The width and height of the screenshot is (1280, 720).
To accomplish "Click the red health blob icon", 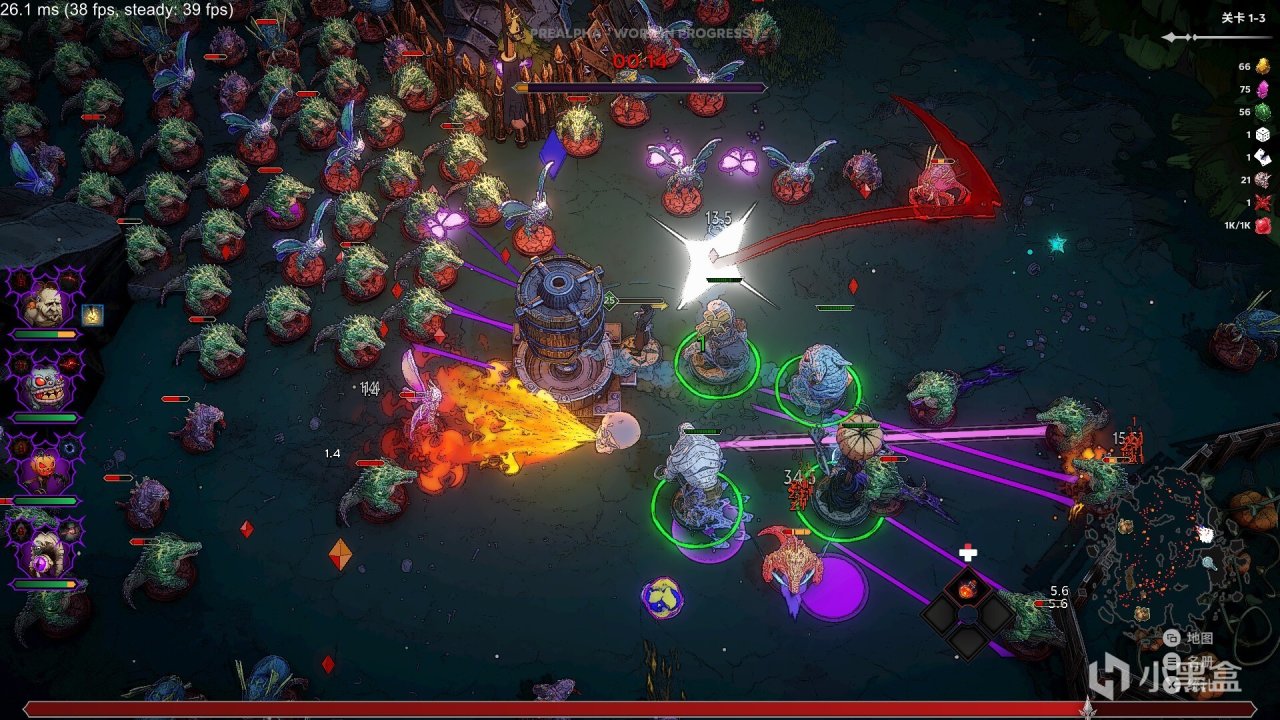I will (x=1262, y=225).
